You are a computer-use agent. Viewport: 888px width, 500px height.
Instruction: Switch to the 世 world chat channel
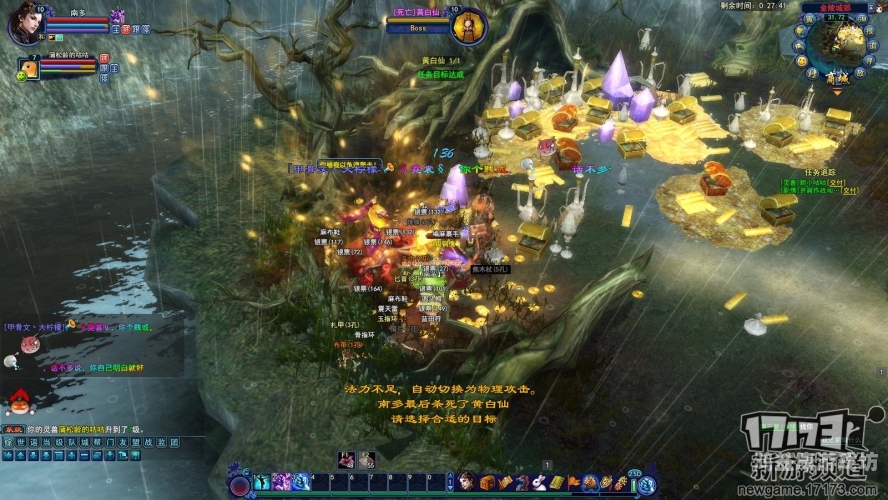coord(21,441)
